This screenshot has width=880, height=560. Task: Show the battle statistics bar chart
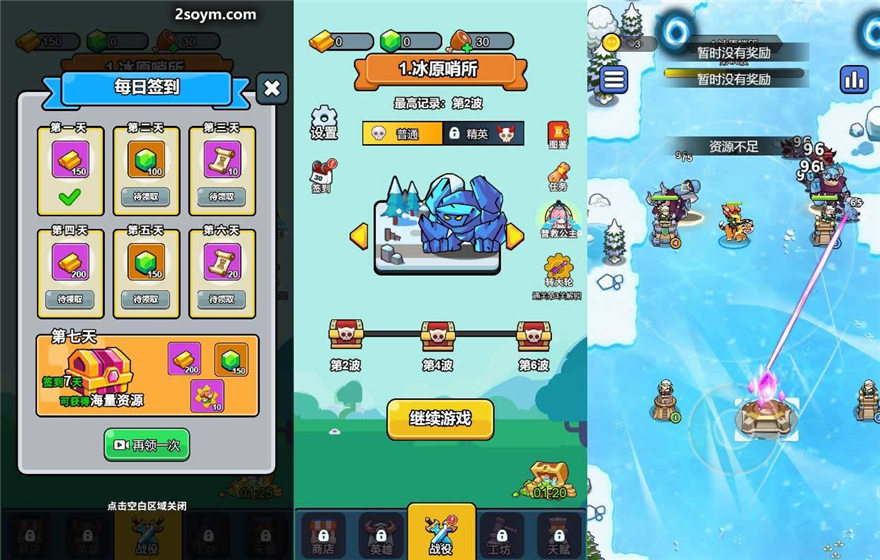[854, 78]
